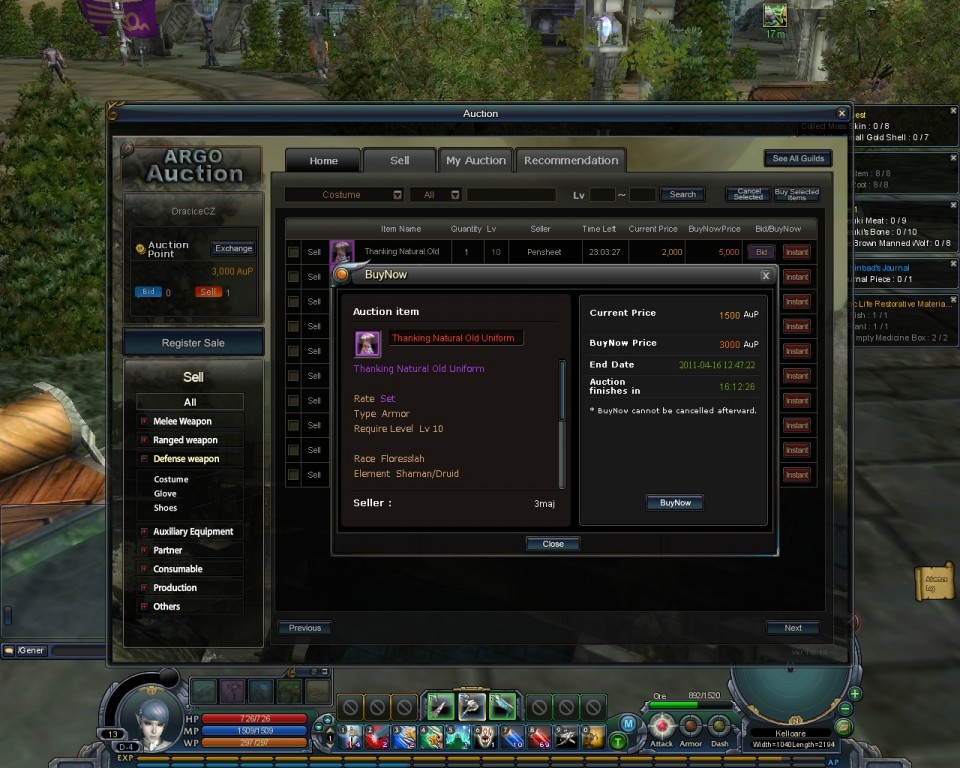Screen dimensions: 960x768
Task: Confirm purchase with the BuyNow button
Action: tap(675, 503)
